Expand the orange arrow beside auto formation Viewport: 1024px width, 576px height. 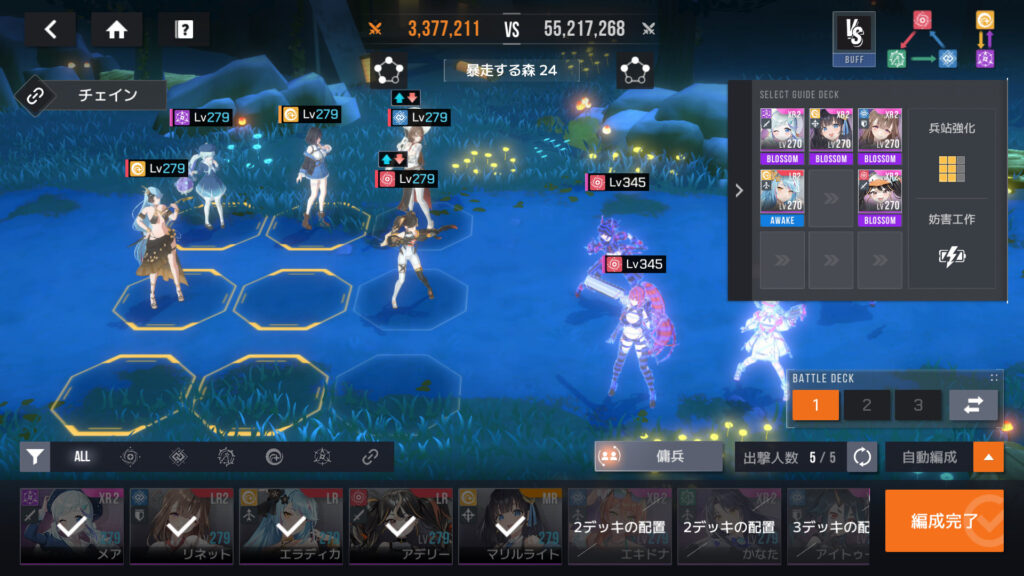[988, 457]
